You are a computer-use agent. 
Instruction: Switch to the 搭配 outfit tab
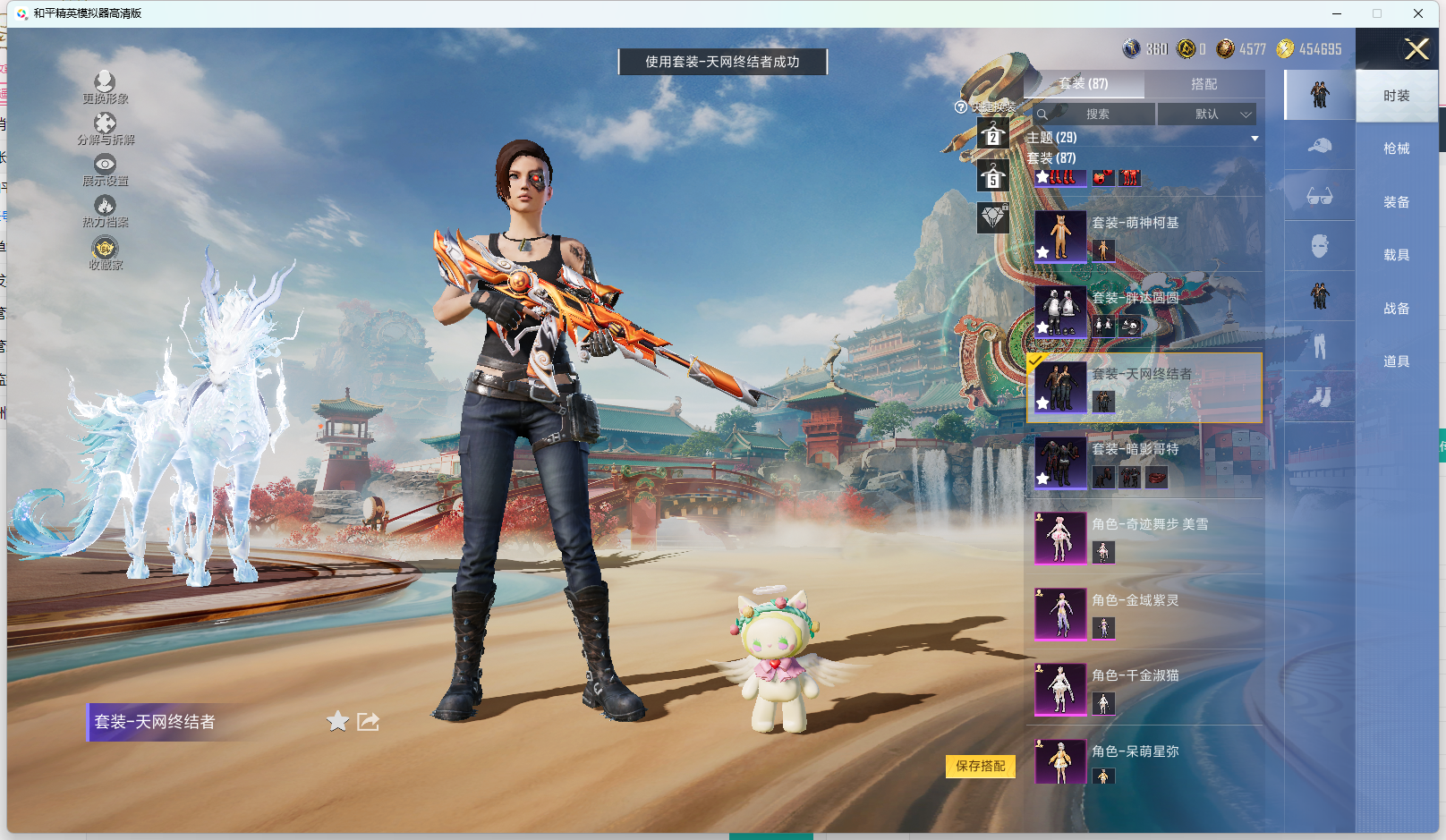tap(1204, 84)
